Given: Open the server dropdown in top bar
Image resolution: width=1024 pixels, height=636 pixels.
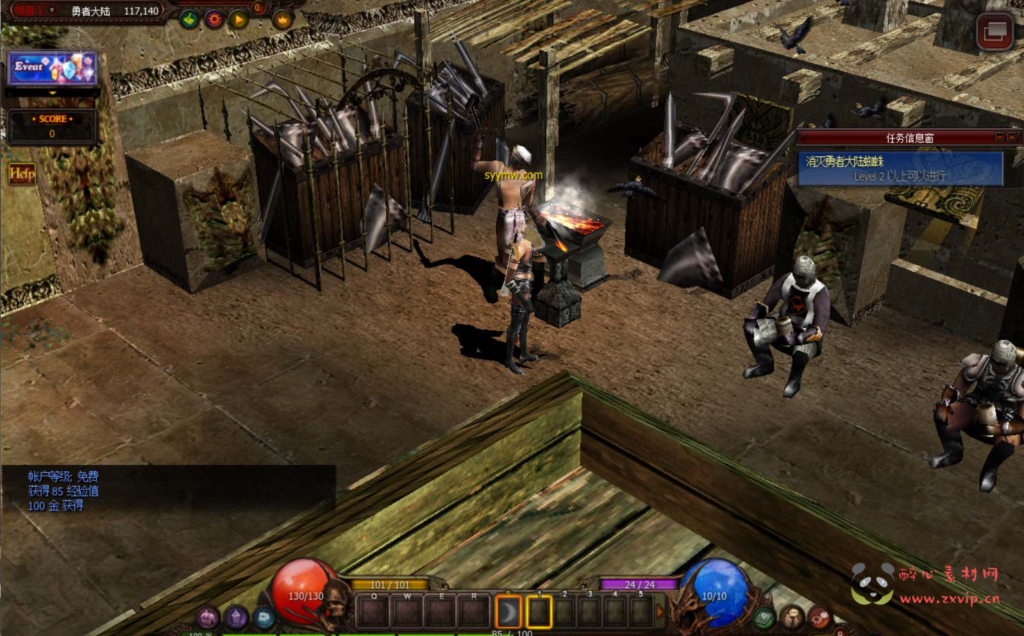Looking at the screenshot, I should (52, 10).
